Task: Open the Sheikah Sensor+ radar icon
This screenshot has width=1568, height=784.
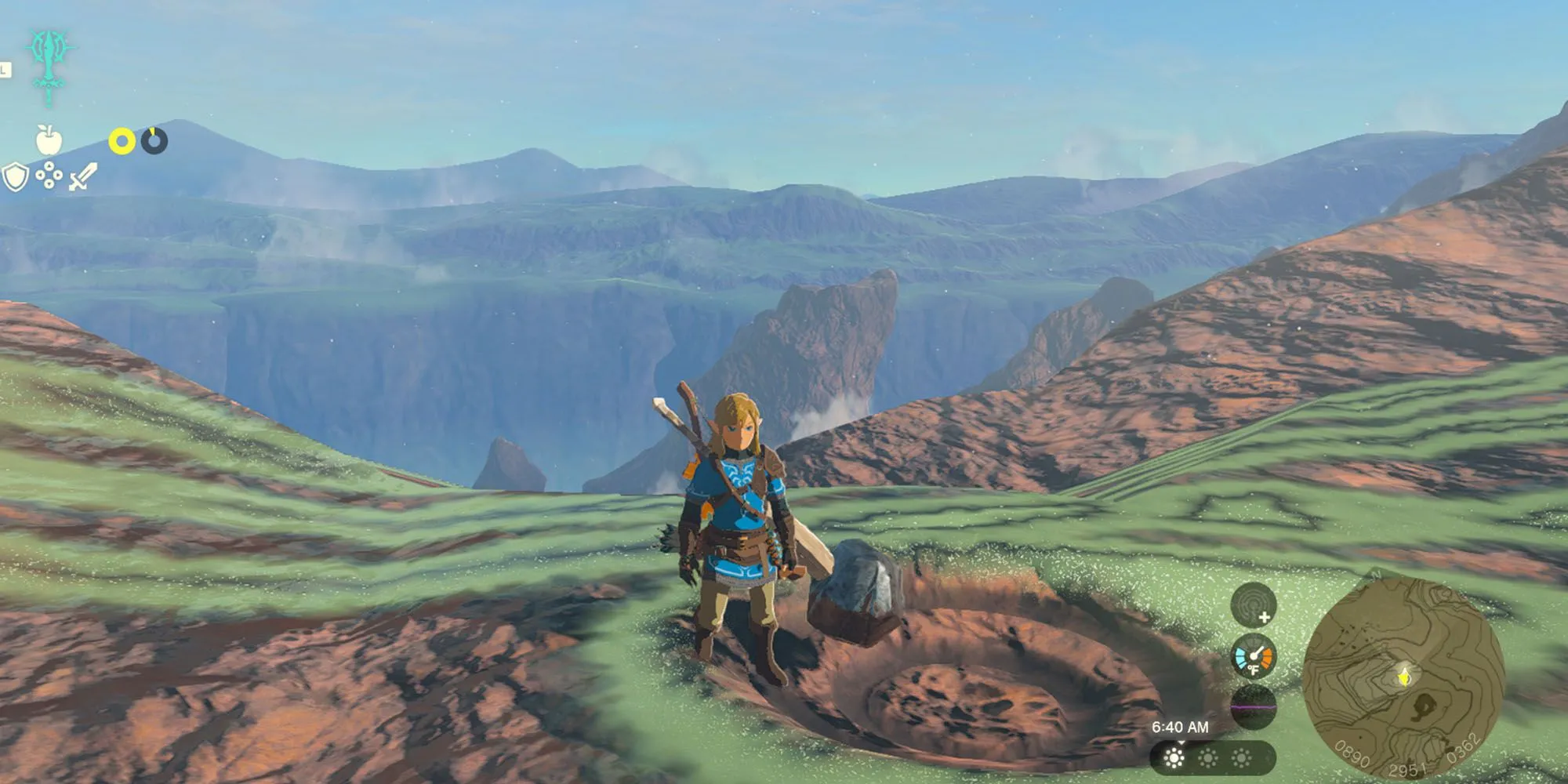Action: (x=1253, y=605)
